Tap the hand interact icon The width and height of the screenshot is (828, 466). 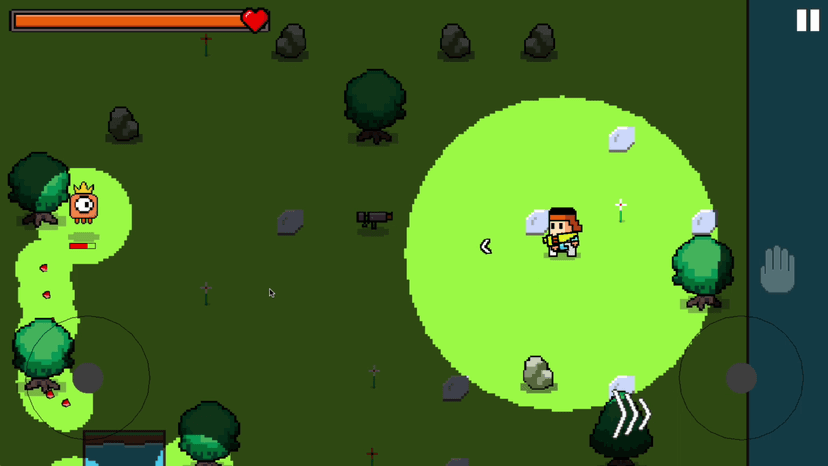(x=777, y=269)
